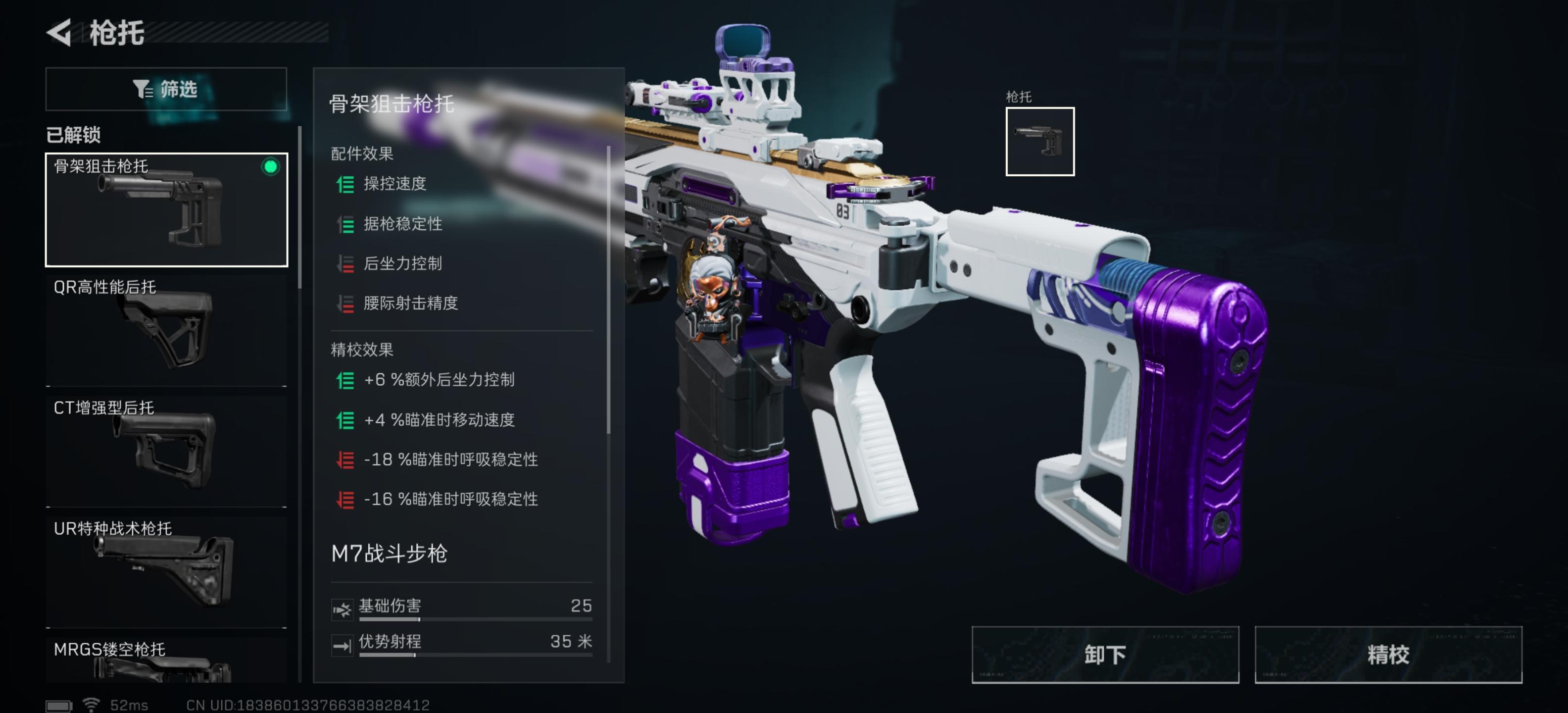This screenshot has width=1568, height=713.
Task: Go back using the arrow beside 枪托
Action: 60,32
